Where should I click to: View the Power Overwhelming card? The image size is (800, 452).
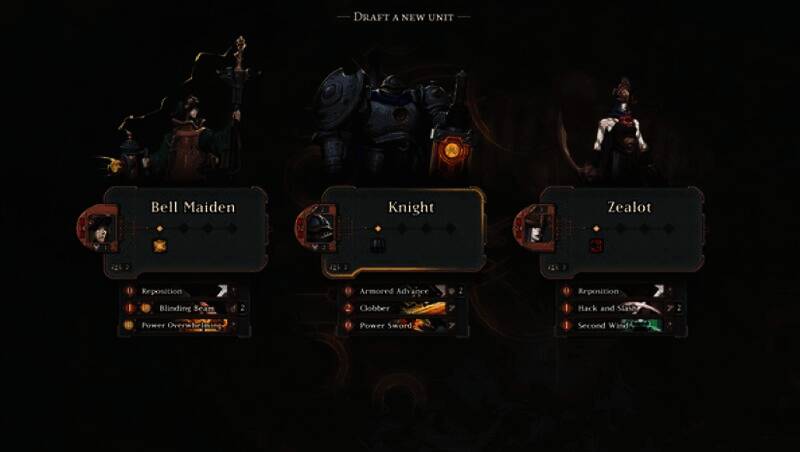(x=180, y=325)
